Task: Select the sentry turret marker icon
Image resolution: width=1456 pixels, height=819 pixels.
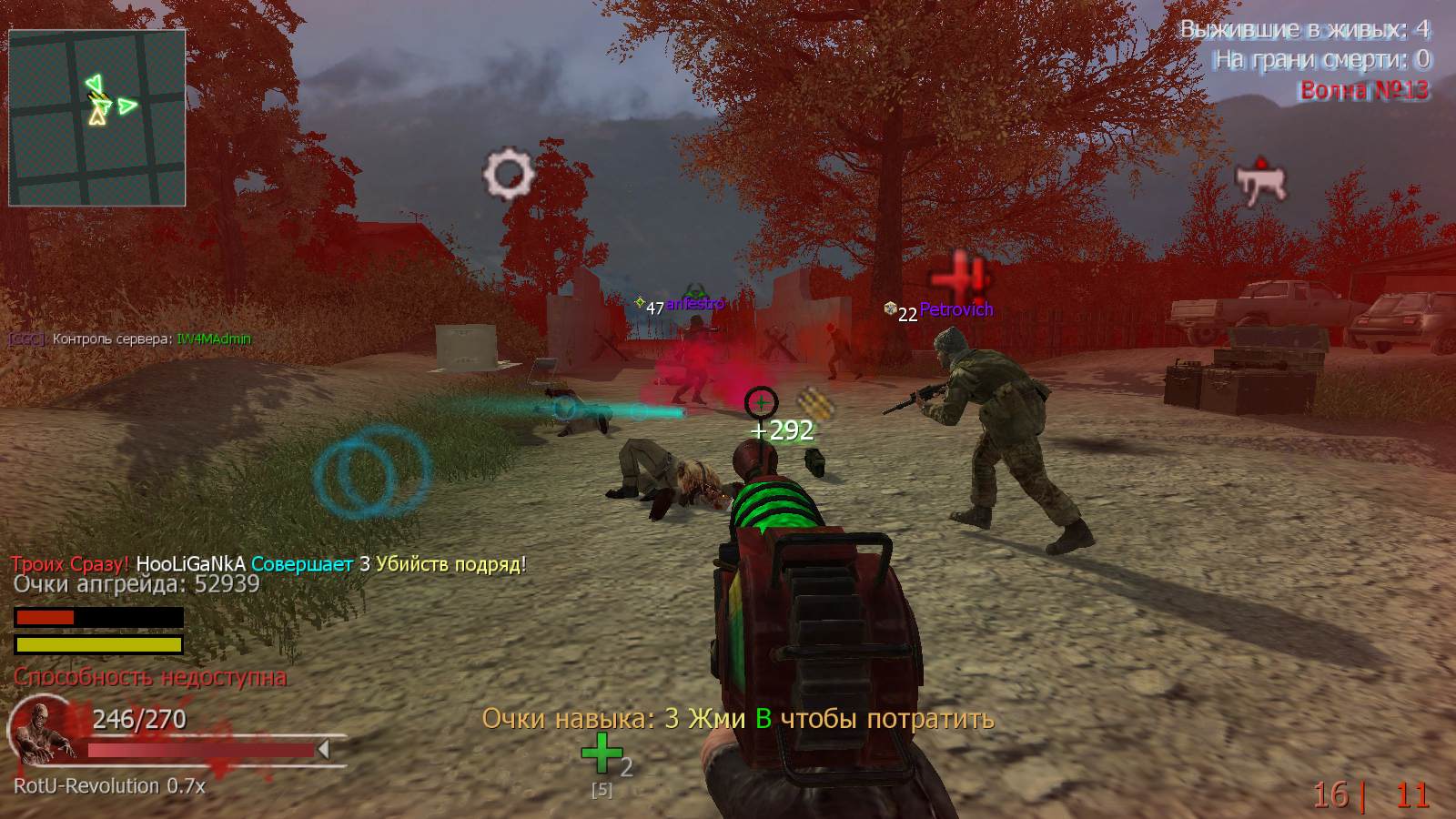Action: coord(1261,181)
